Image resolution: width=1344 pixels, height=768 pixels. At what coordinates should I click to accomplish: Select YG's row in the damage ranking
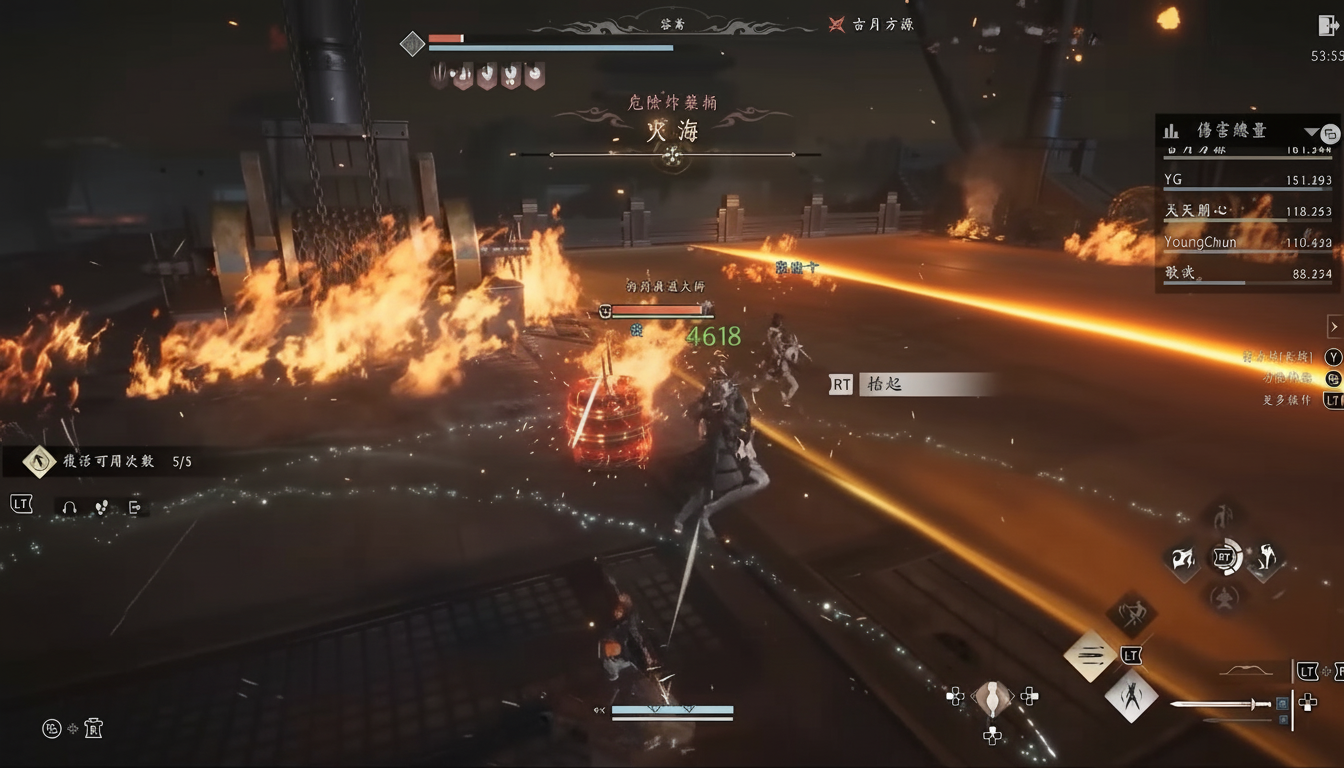coord(1247,181)
